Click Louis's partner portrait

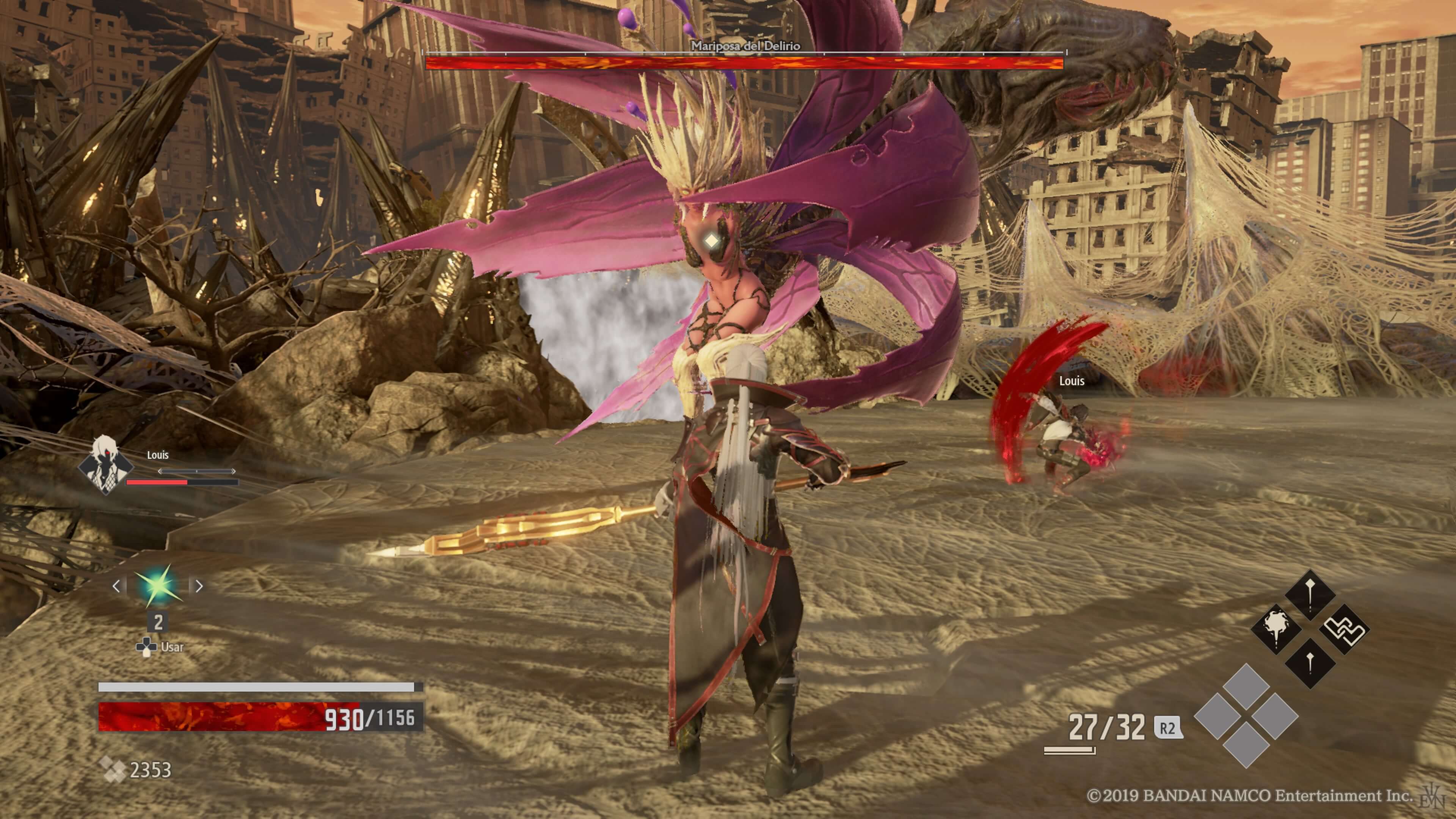click(x=105, y=464)
